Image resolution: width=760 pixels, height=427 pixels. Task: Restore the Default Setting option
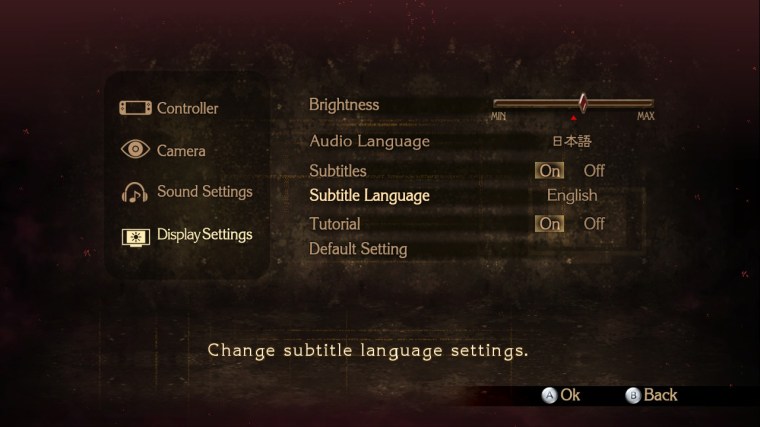click(358, 249)
